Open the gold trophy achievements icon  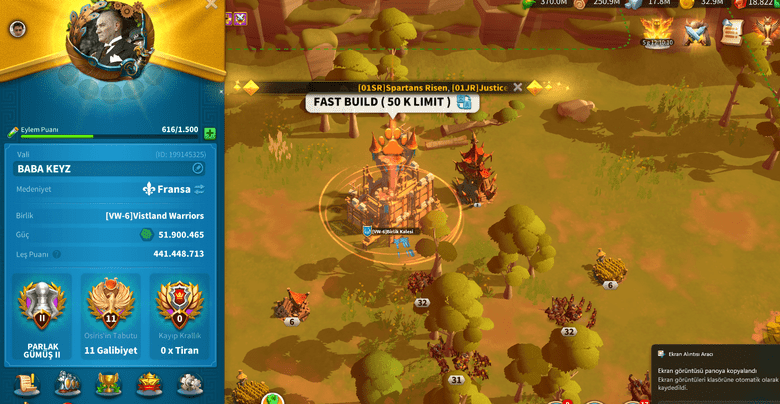pos(108,383)
